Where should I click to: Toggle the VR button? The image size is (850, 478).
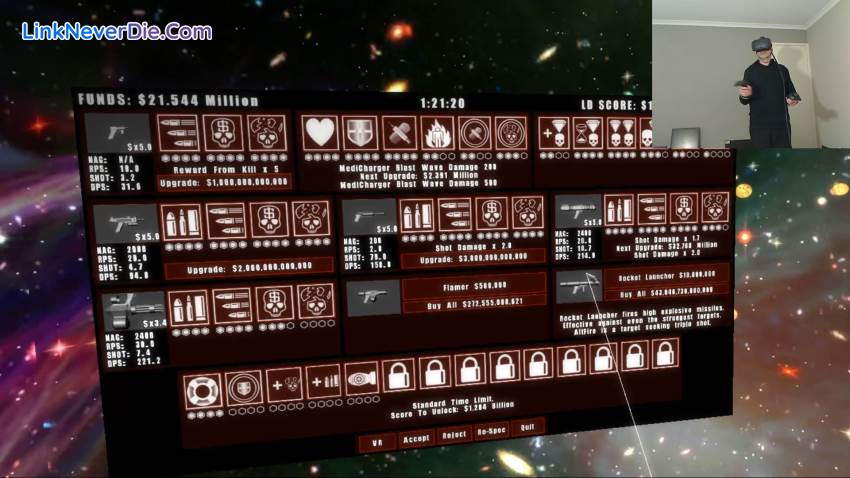377,441
